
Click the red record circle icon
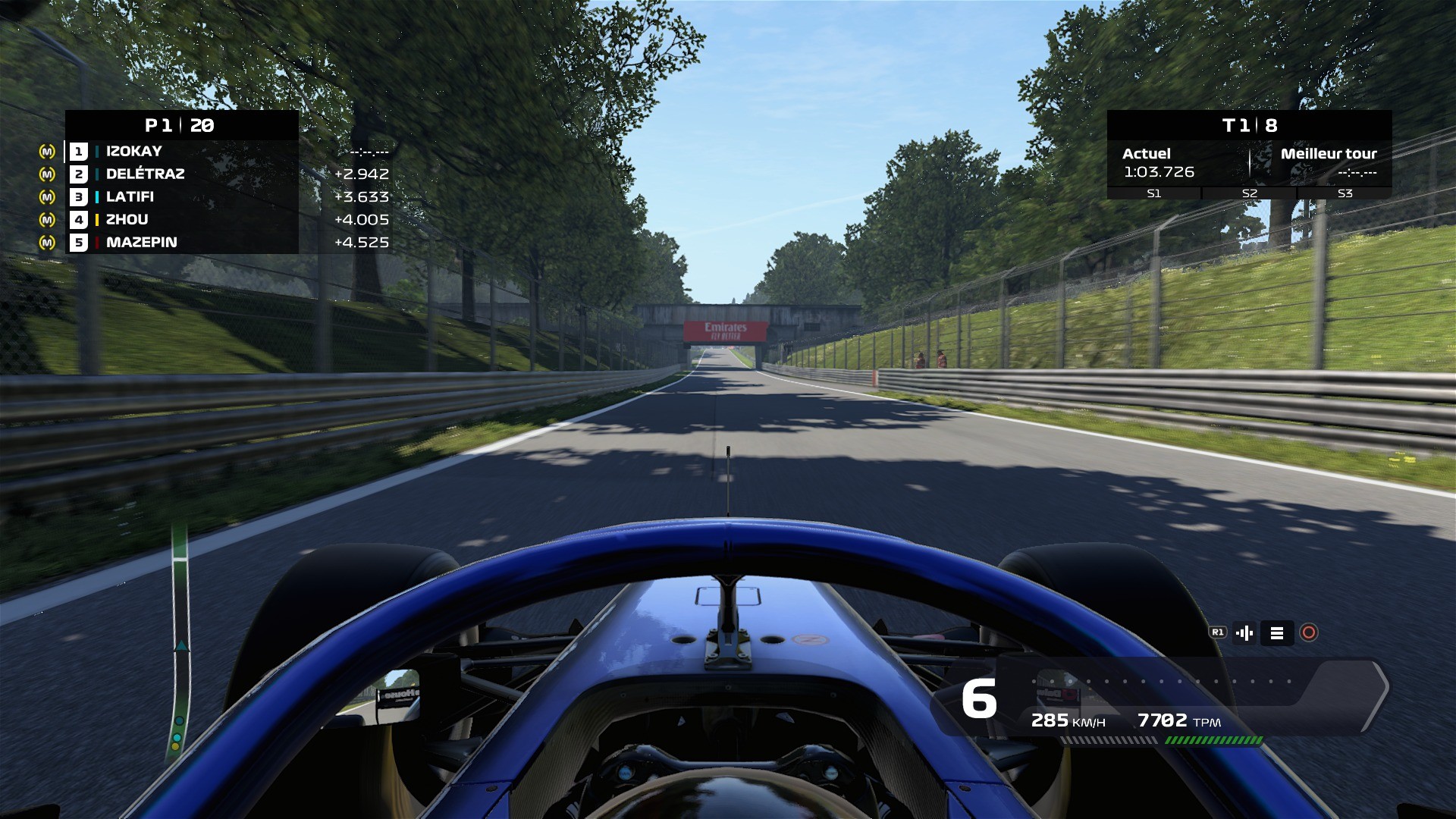(x=1309, y=633)
